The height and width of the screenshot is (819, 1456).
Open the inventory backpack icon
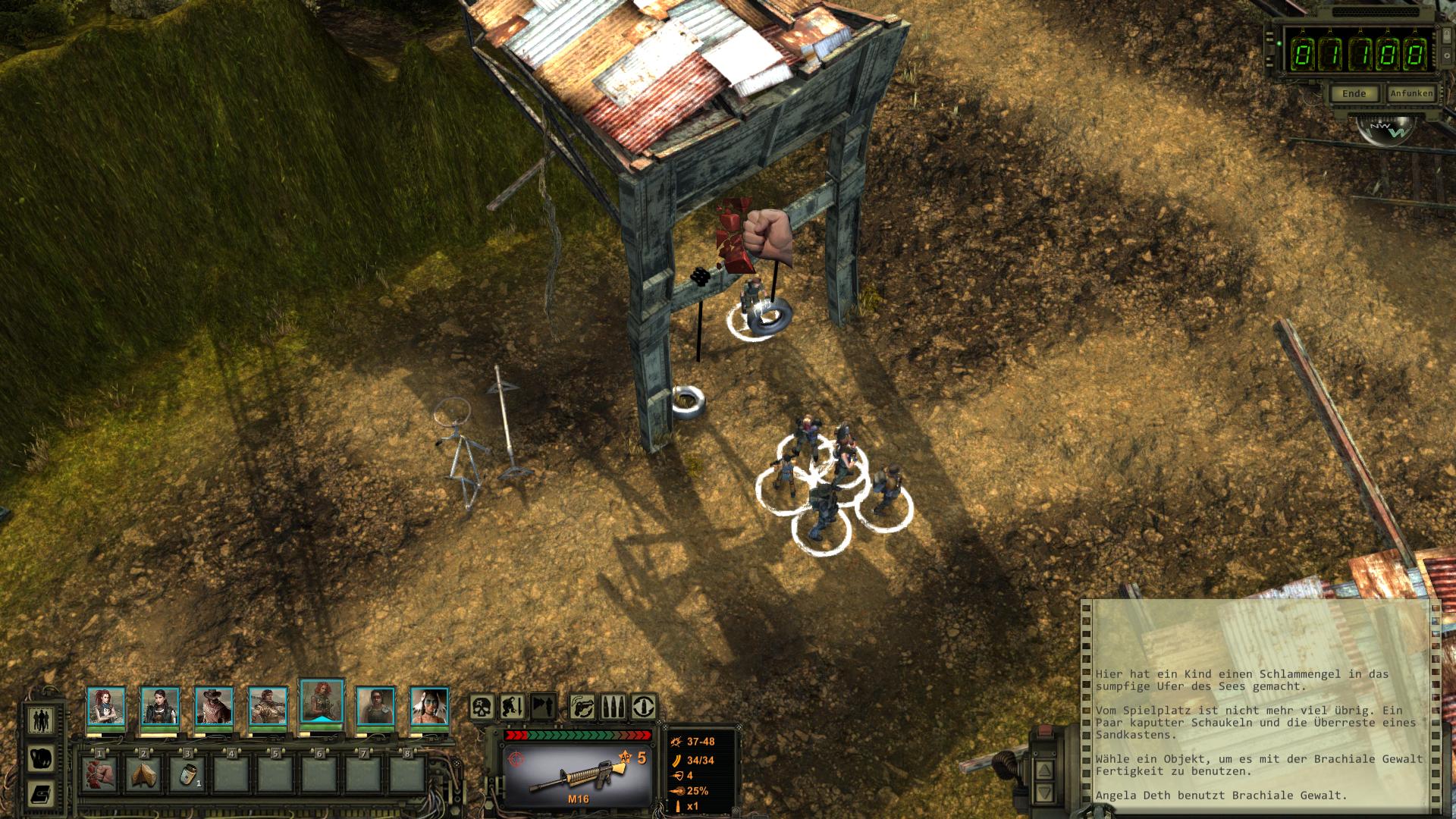[41, 757]
